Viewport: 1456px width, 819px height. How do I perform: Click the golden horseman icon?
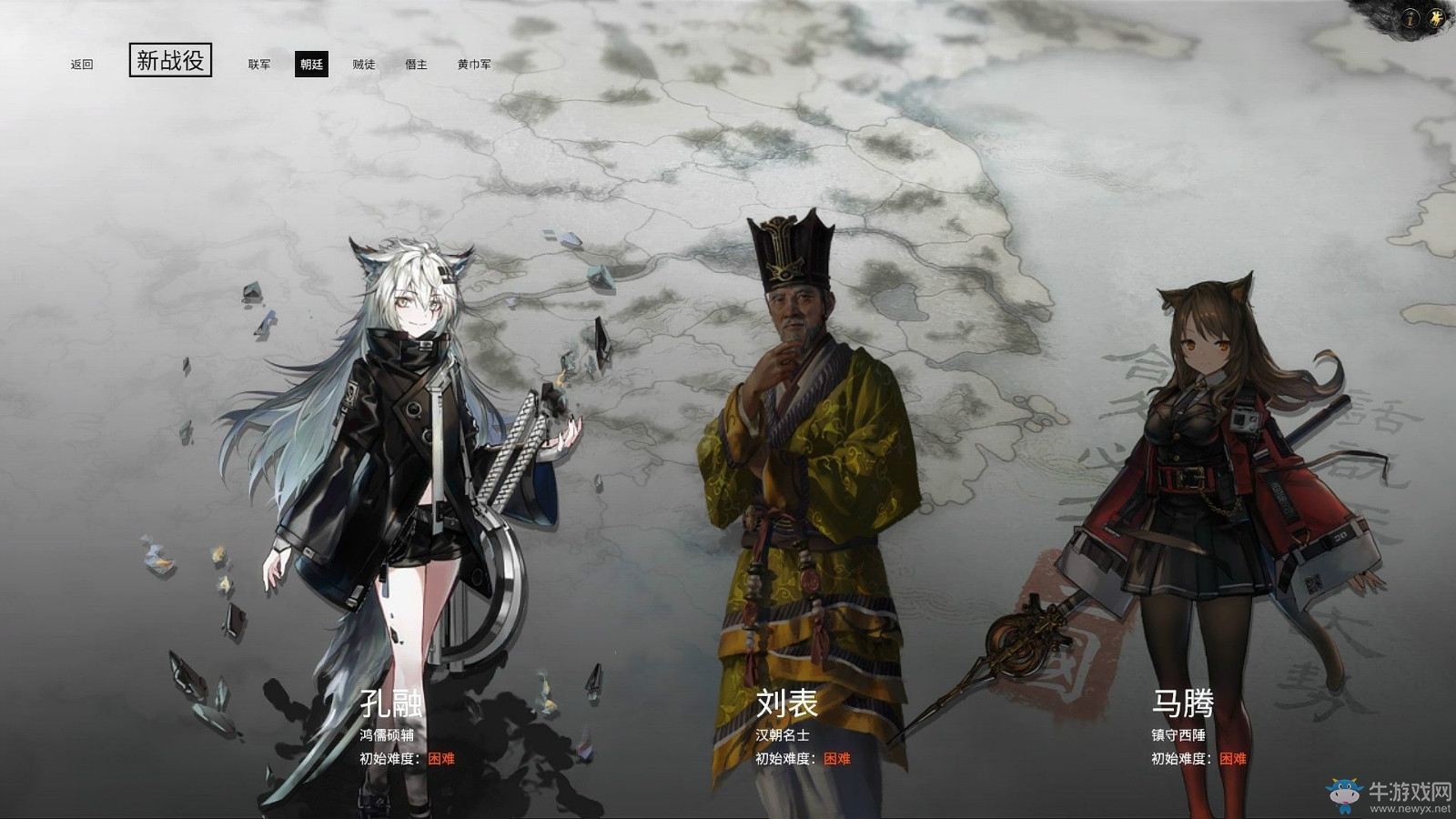(1437, 18)
